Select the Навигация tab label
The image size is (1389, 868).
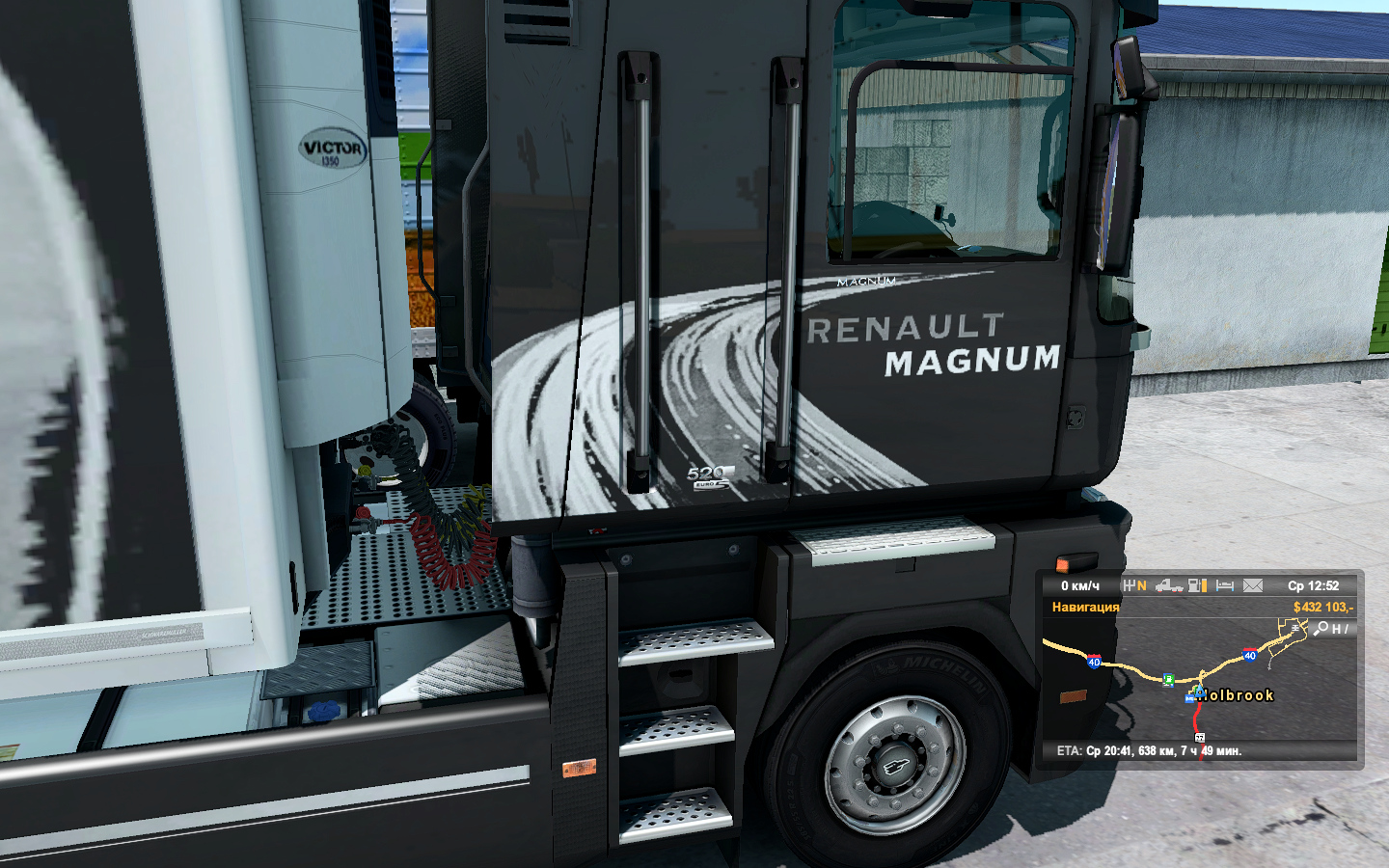[1085, 607]
